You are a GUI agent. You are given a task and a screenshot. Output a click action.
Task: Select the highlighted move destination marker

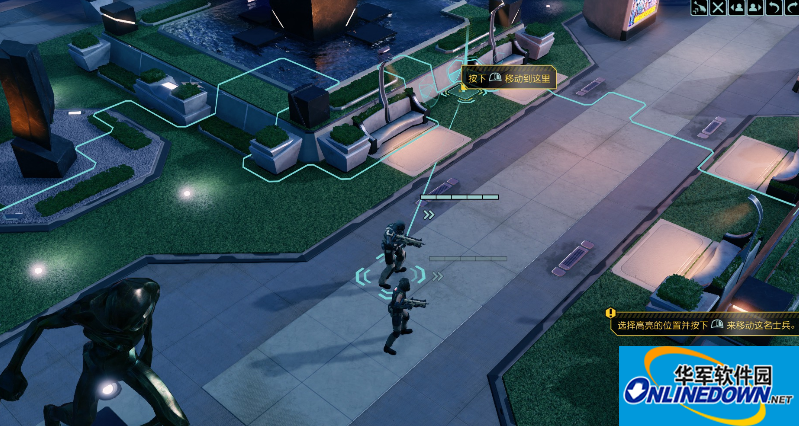click(x=464, y=93)
